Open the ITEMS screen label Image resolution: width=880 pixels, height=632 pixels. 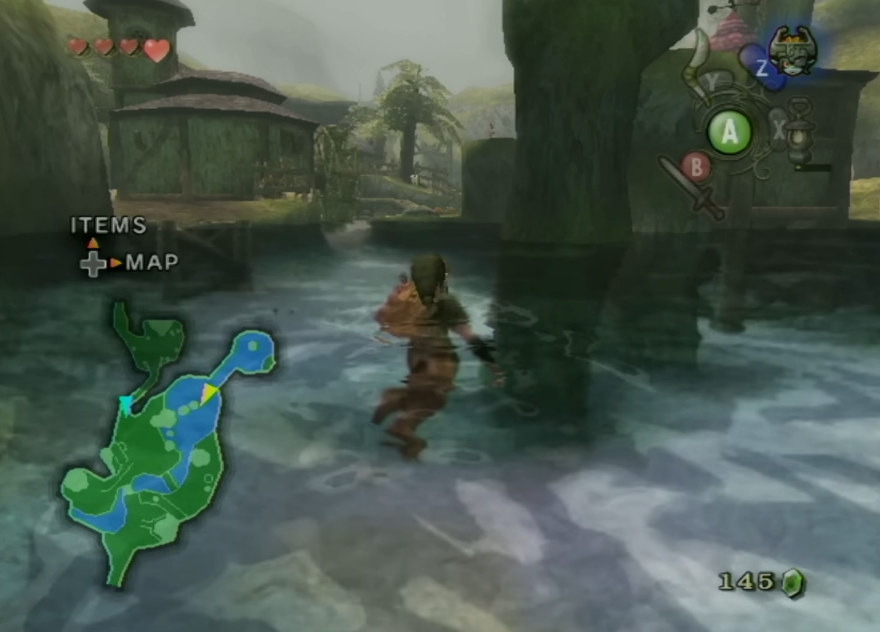pyautogui.click(x=108, y=226)
